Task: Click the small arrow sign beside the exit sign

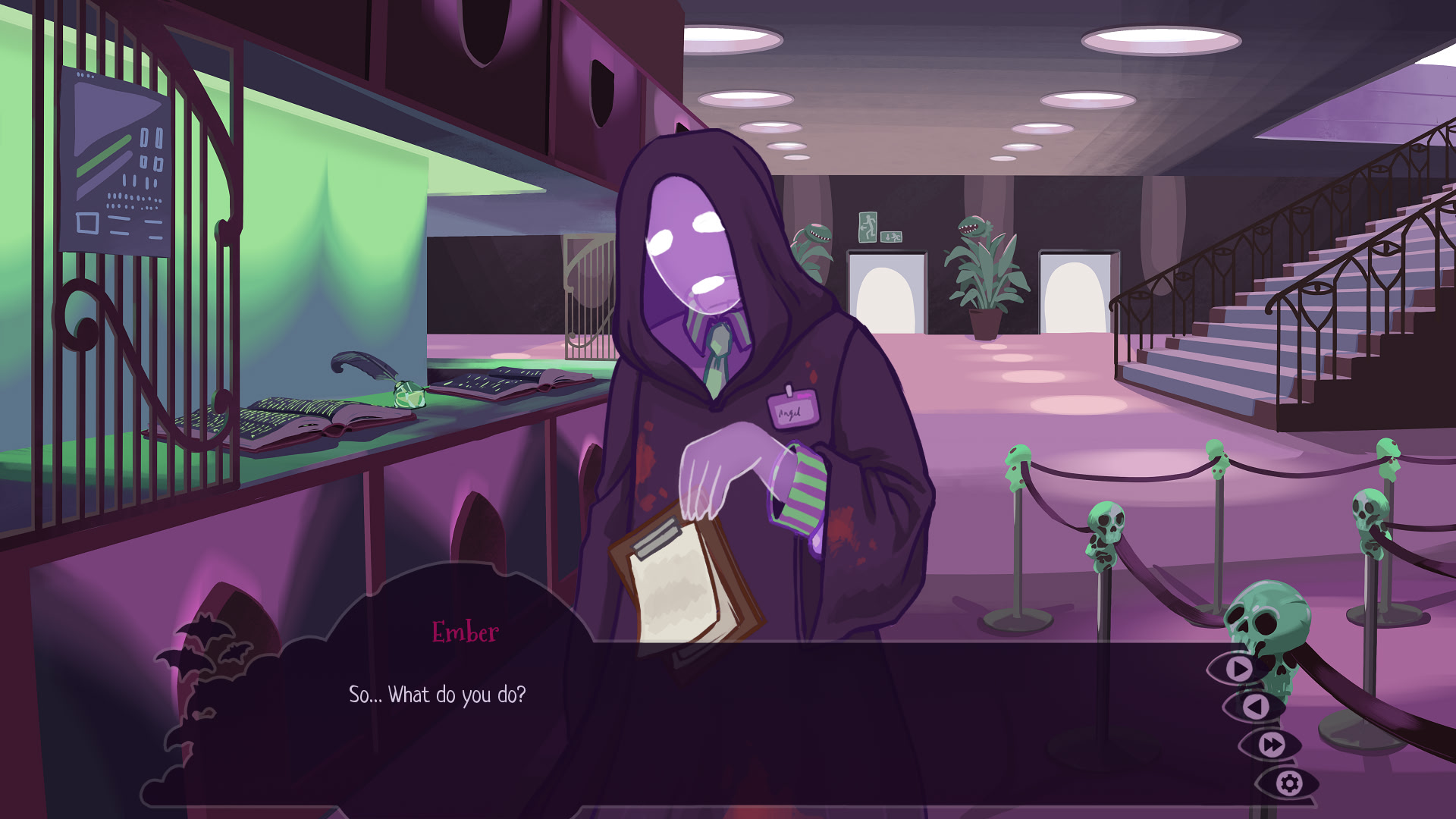Action: click(x=892, y=237)
